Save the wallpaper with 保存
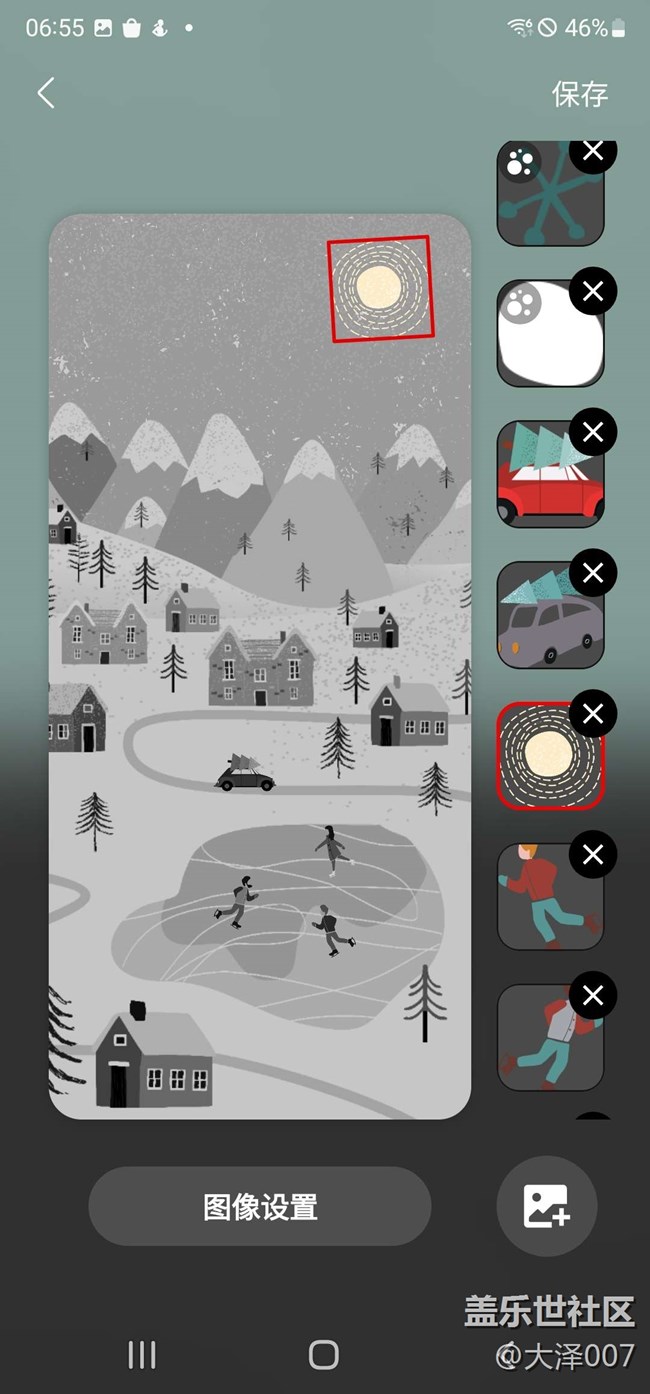Screen dimensions: 650x1394 (x=579, y=94)
